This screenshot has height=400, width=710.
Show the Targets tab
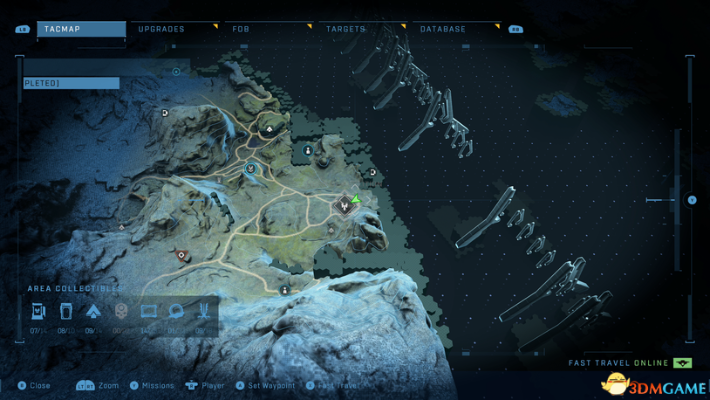(x=346, y=29)
